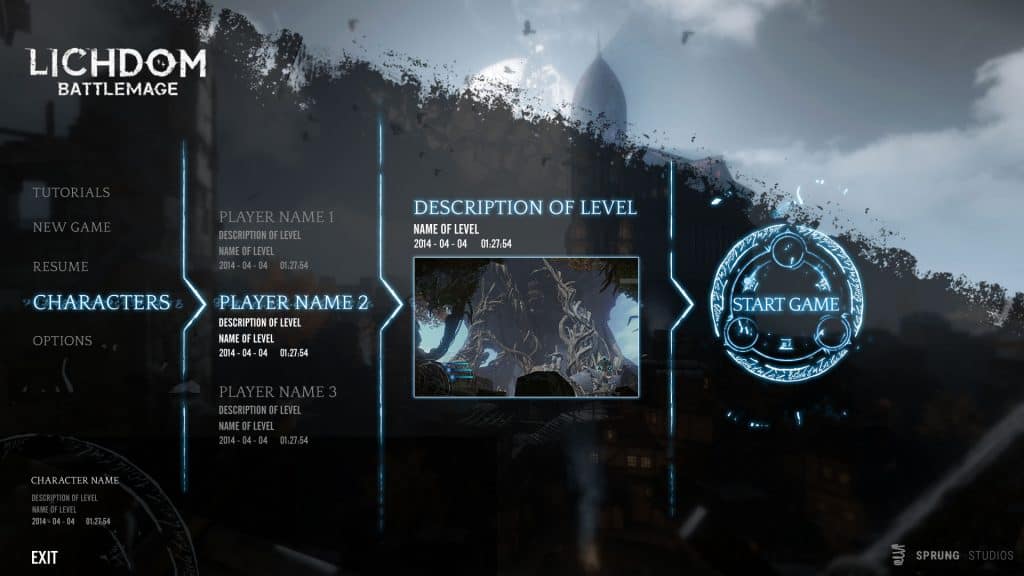Click the level preview thumbnail
This screenshot has width=1024, height=576.
[x=526, y=327]
